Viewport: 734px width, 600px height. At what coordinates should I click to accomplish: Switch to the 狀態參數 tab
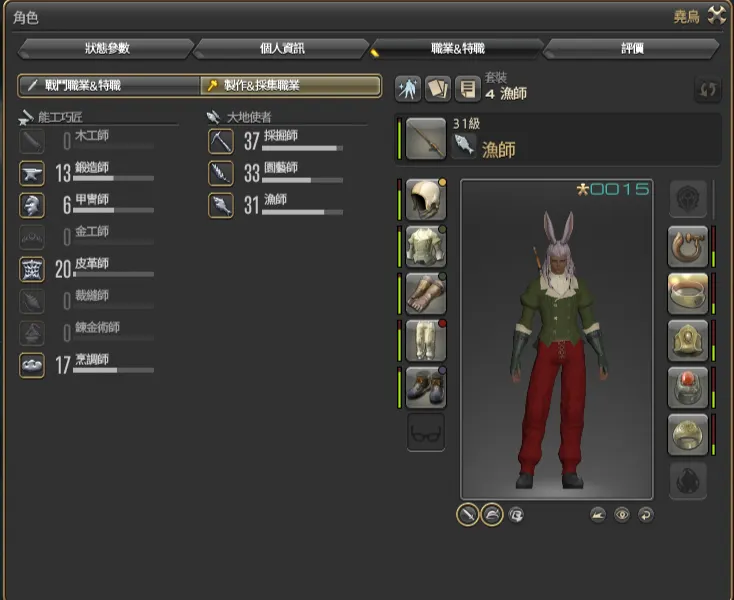(x=106, y=48)
